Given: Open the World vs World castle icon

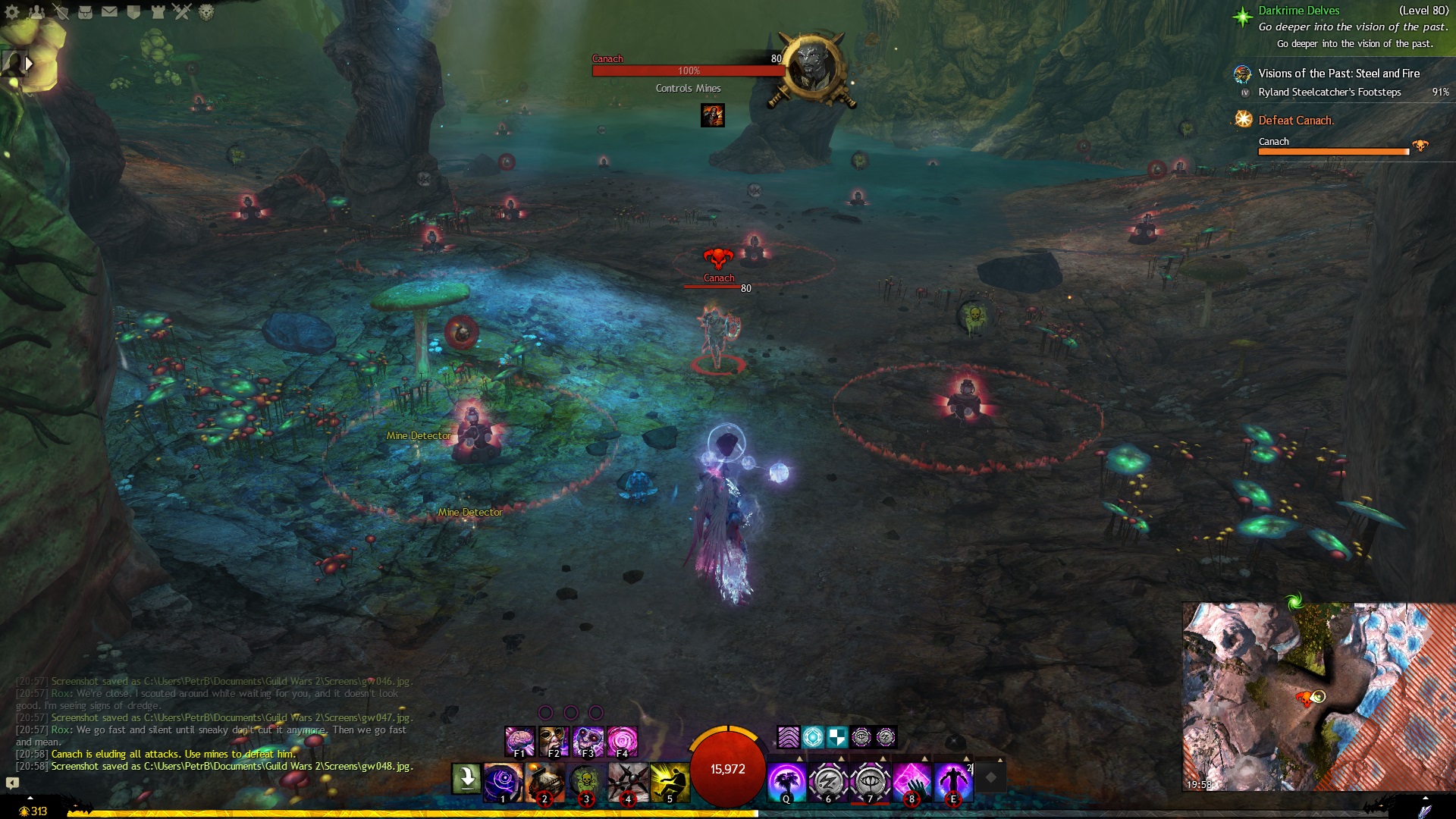Looking at the screenshot, I should click(x=158, y=12).
